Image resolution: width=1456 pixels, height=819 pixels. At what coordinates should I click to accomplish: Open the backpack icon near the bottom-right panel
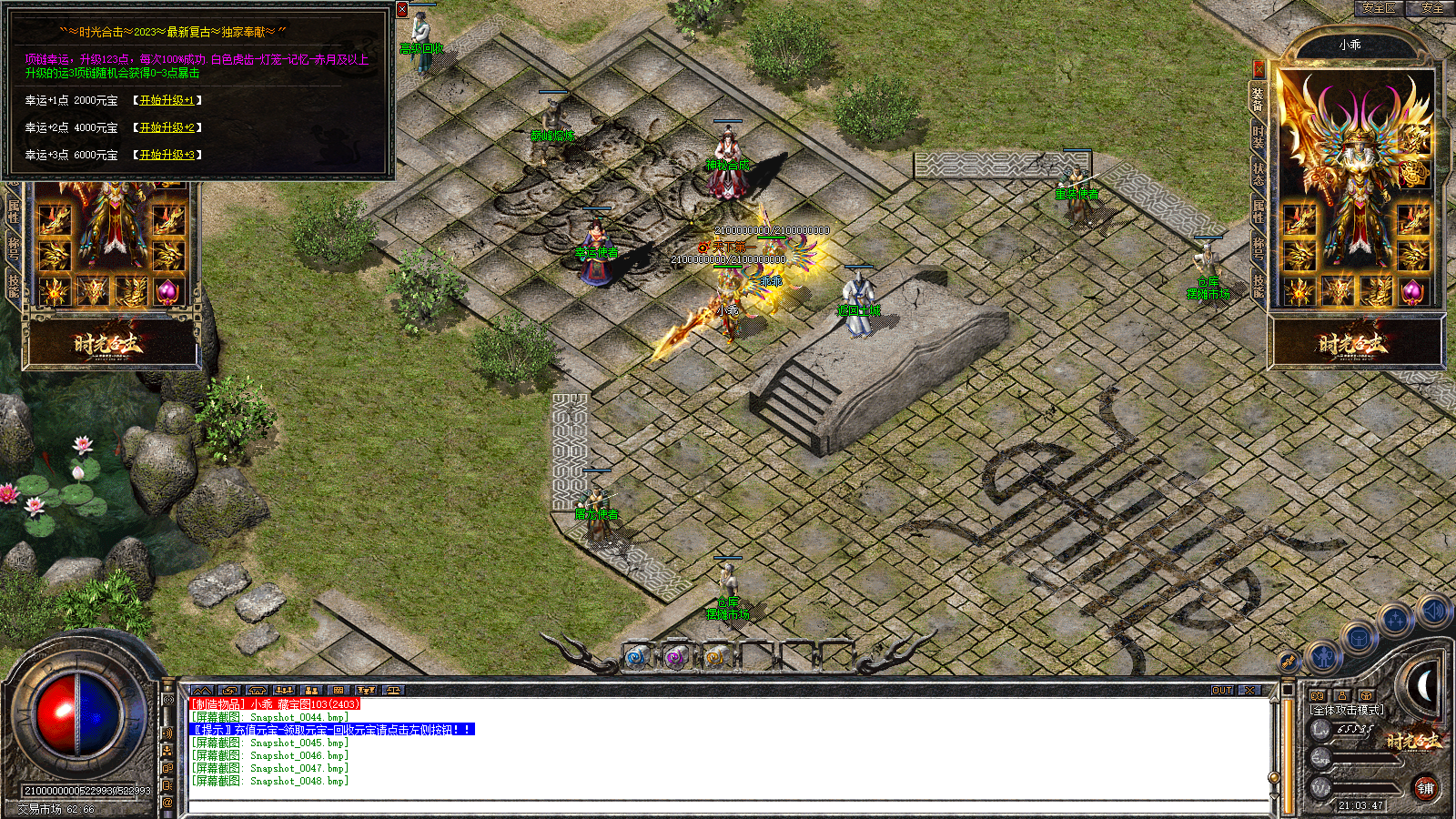[x=1360, y=637]
